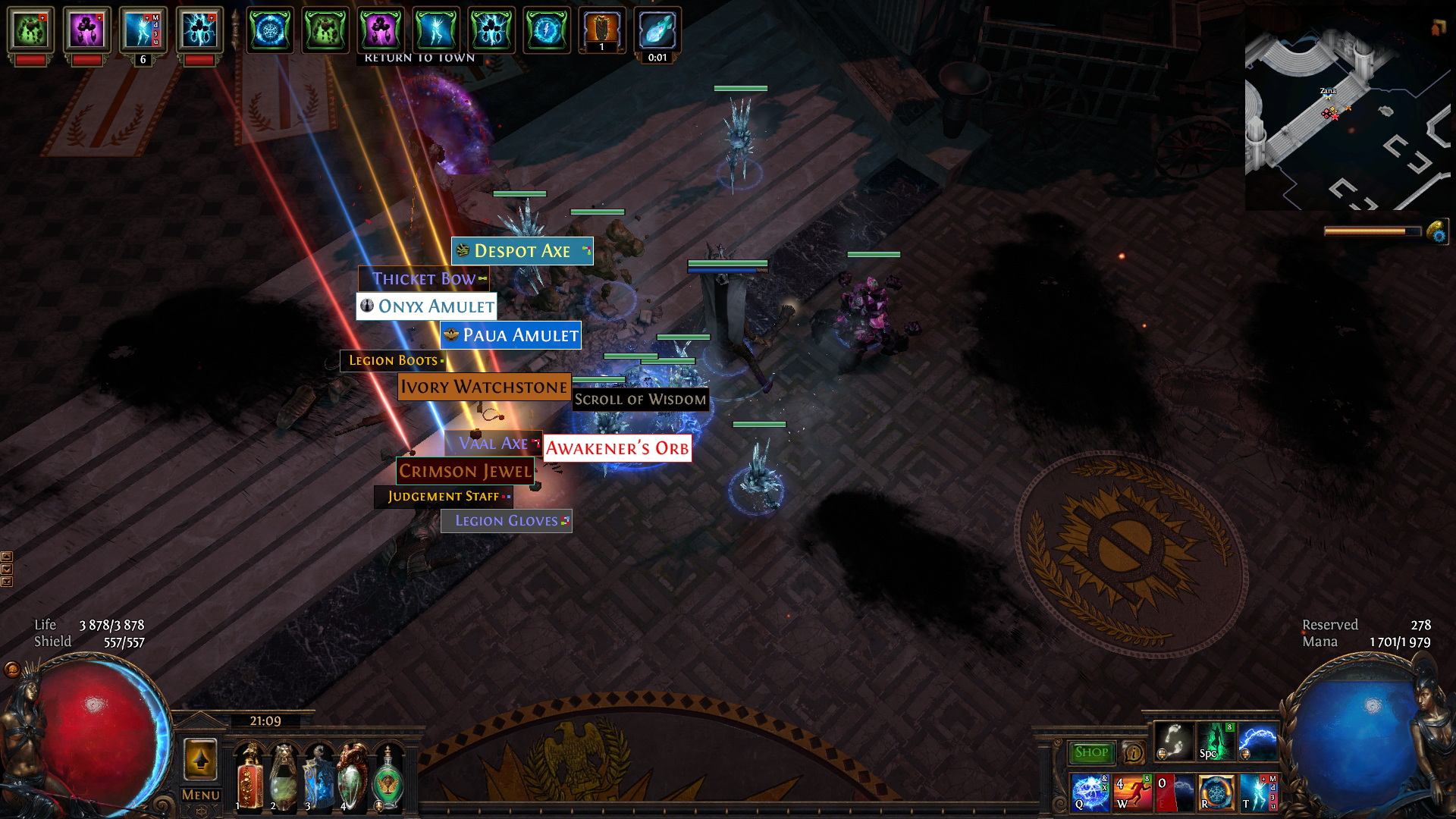
Task: Click the orange level-up arrow button
Action: (x=201, y=759)
